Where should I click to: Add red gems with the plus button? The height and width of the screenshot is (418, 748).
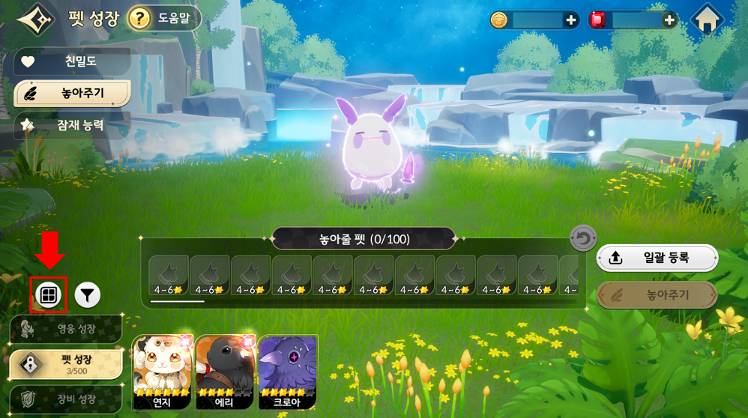[669, 19]
